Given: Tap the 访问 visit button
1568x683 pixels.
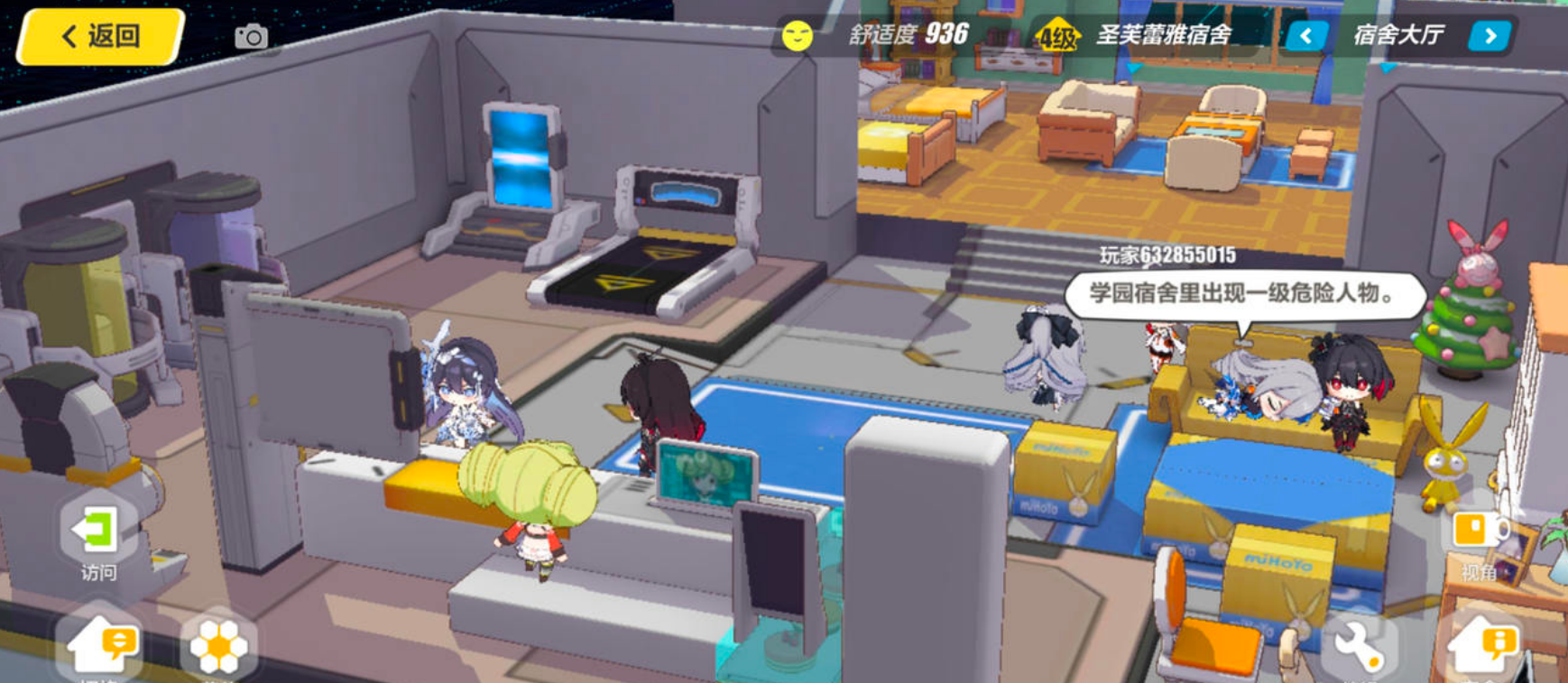Looking at the screenshot, I should (97, 537).
